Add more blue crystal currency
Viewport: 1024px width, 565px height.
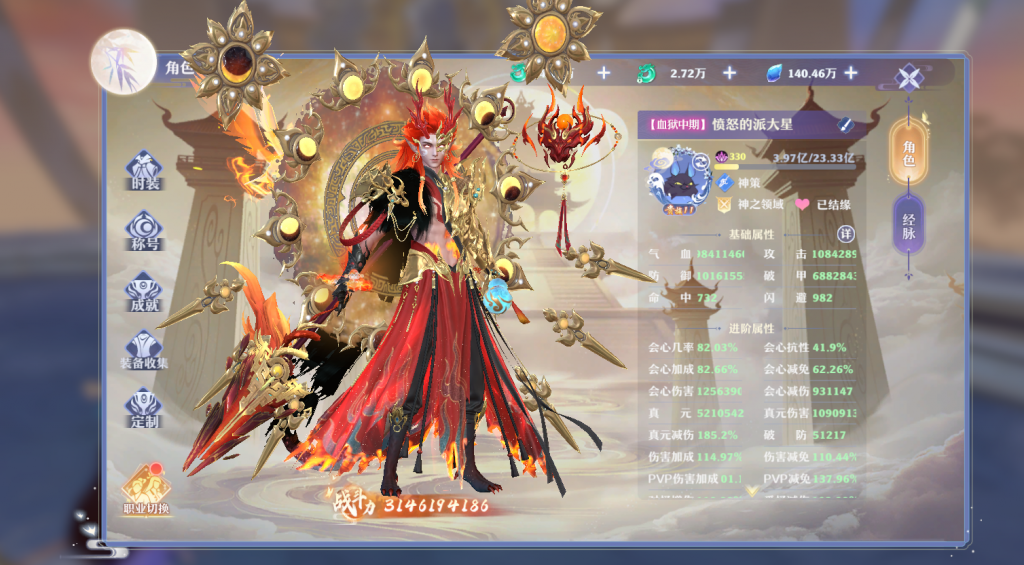(851, 73)
